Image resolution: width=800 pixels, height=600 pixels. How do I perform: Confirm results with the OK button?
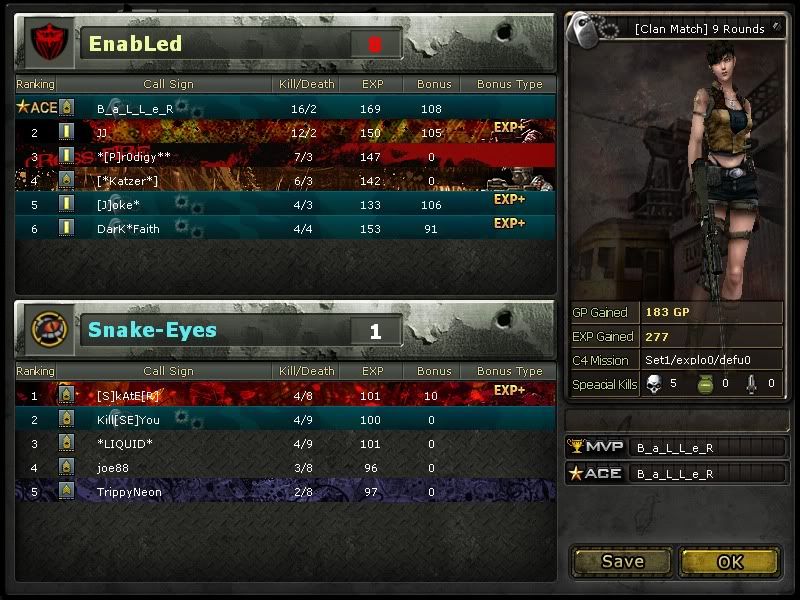point(730,561)
